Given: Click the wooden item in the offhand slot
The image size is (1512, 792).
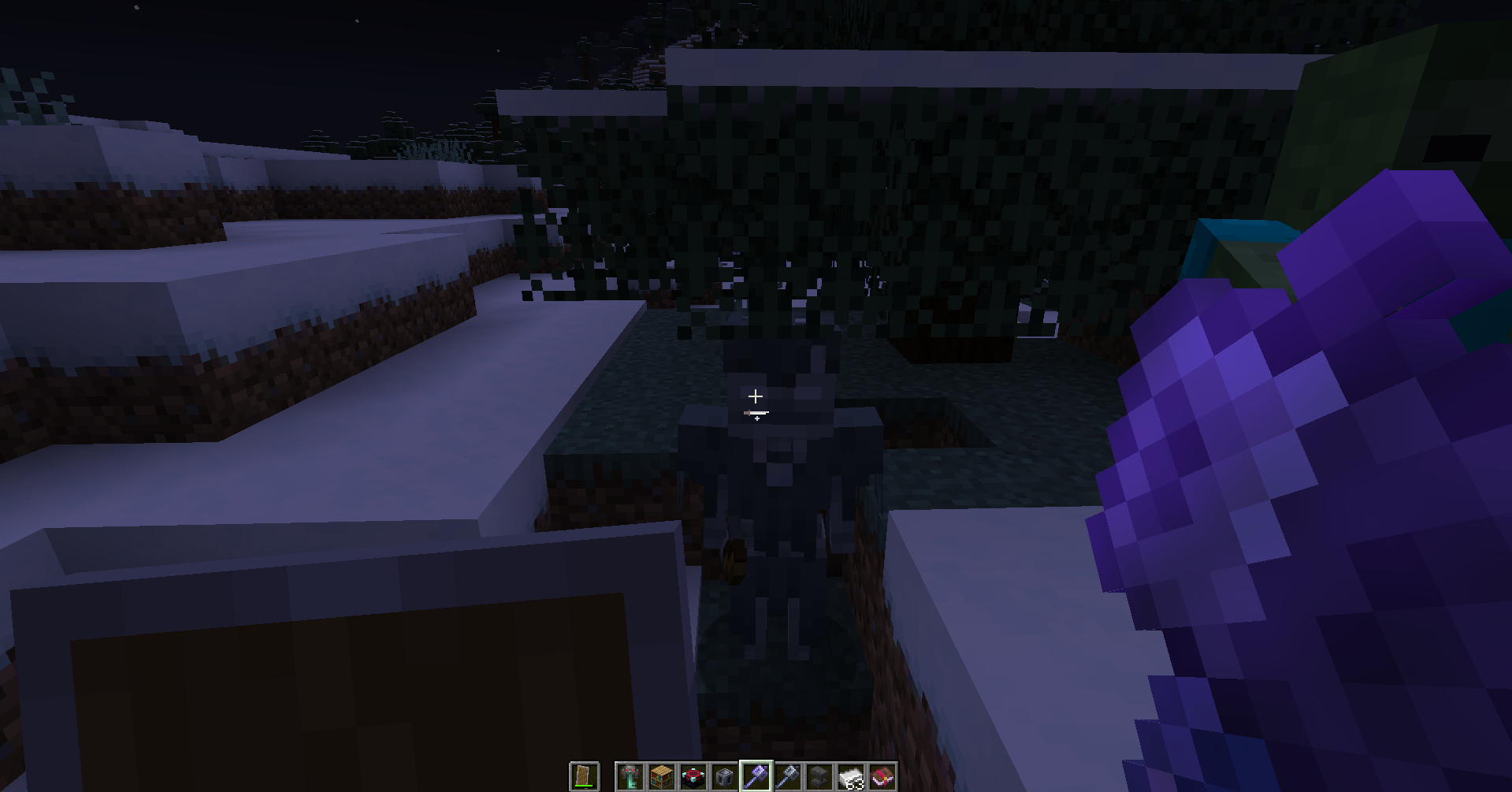Looking at the screenshot, I should point(583,775).
